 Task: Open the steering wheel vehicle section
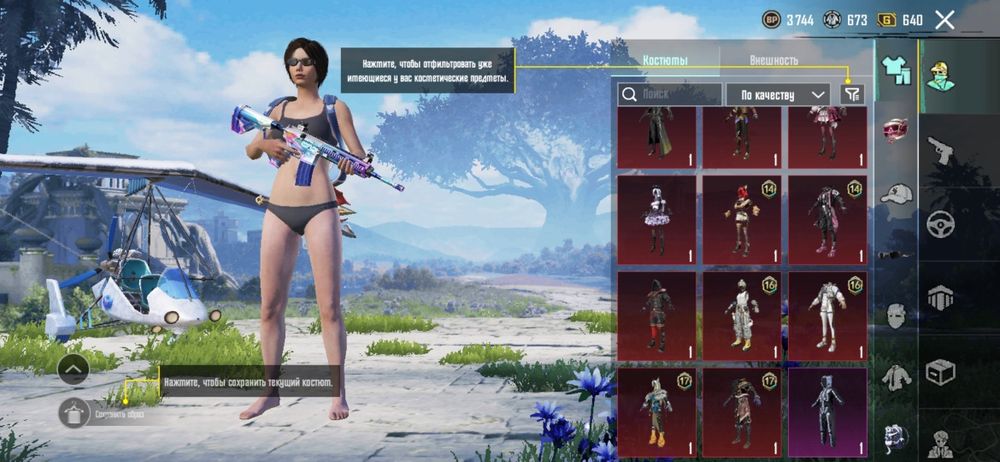pos(940,223)
